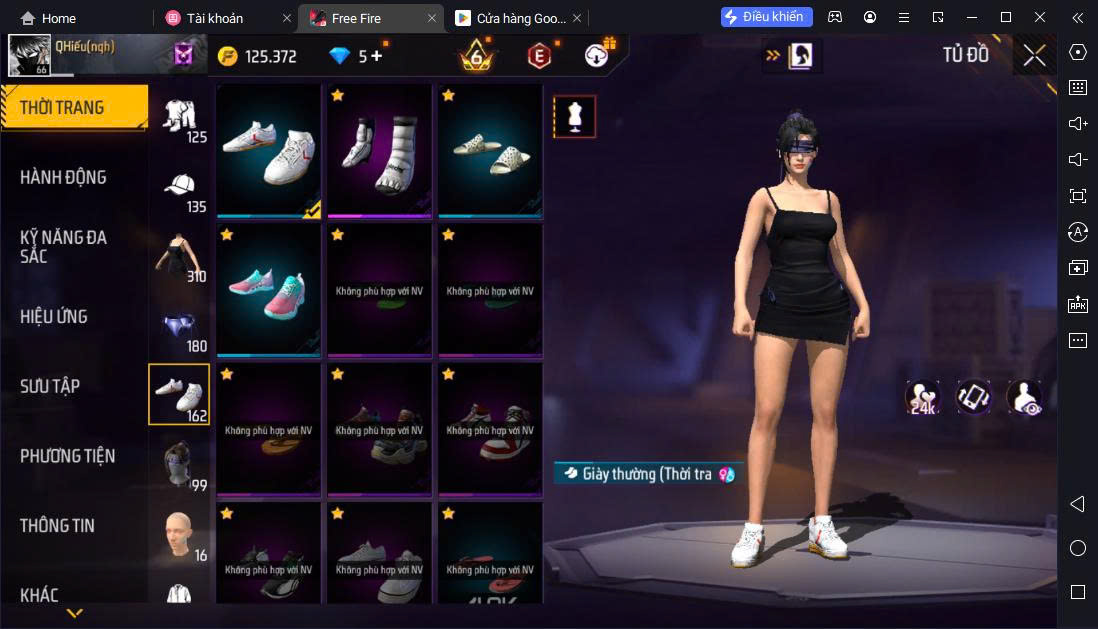Close the wardrobe with the X button
Viewport: 1098px width, 629px height.
point(1034,55)
